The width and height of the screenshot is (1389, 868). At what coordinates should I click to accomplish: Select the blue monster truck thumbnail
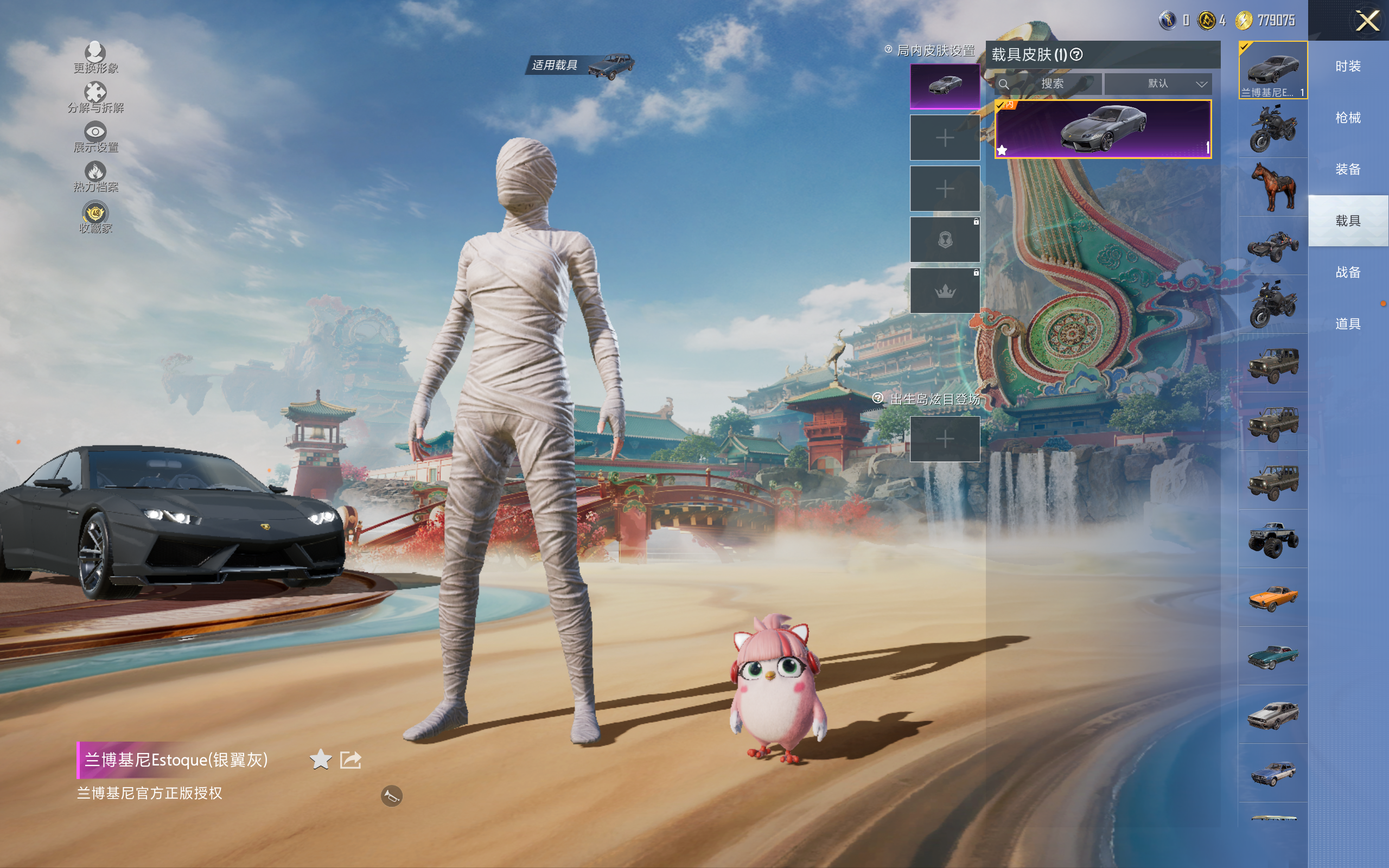tap(1273, 539)
